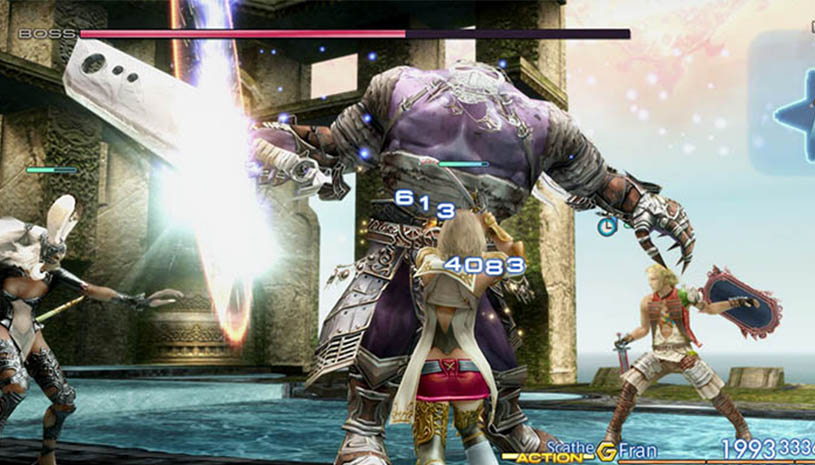Screen dimensions: 815x465
Task: Select Fran in the party status list
Action: (x=639, y=449)
